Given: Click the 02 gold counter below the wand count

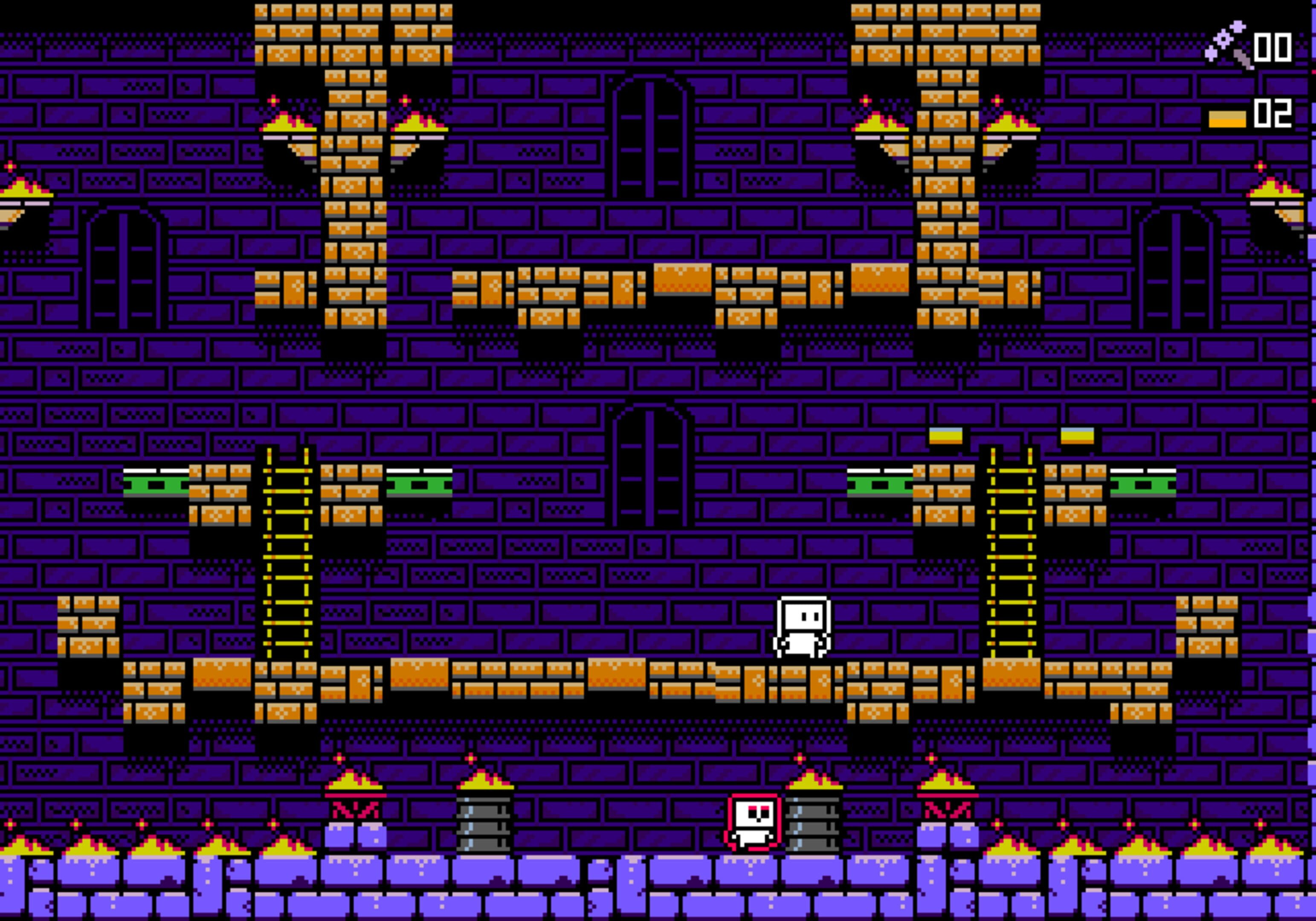Looking at the screenshot, I should [1273, 111].
